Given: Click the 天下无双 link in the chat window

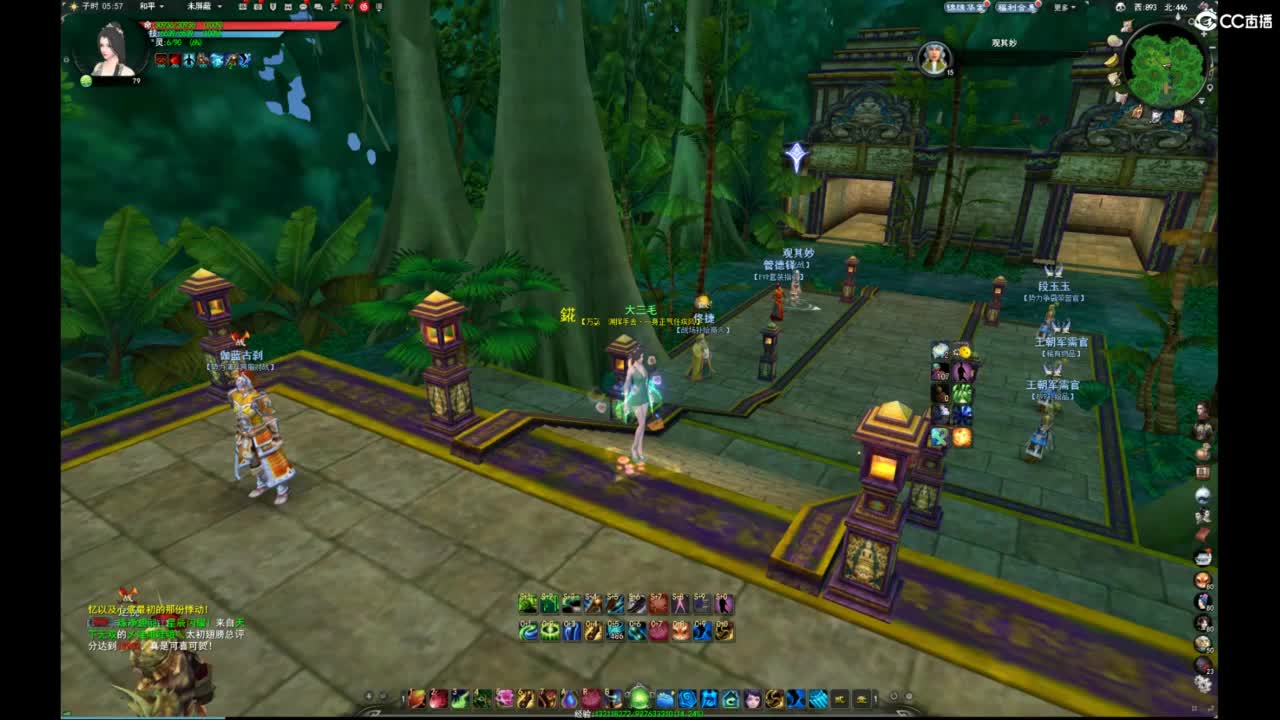Looking at the screenshot, I should [105, 634].
